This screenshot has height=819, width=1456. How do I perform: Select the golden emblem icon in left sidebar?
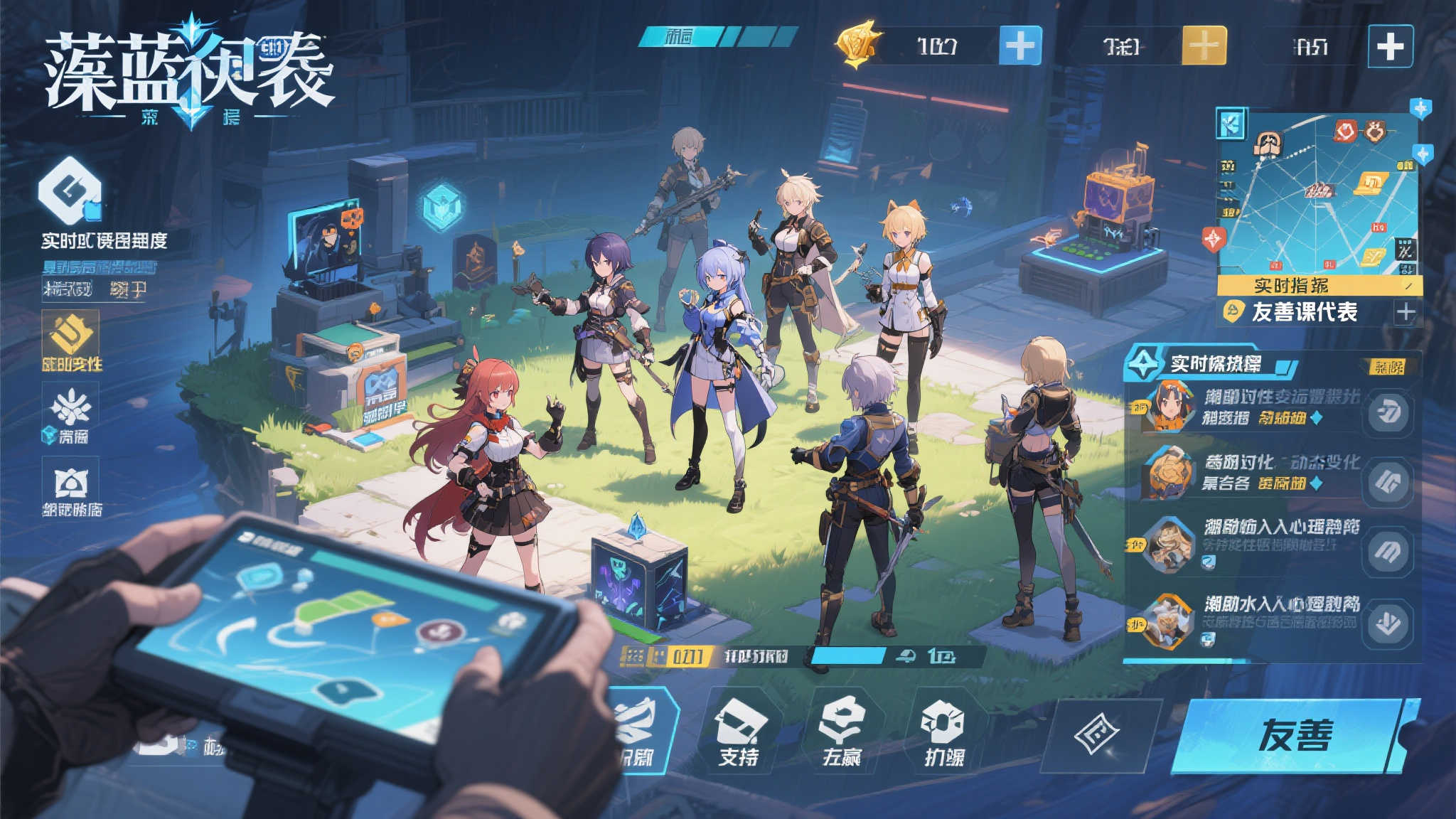click(70, 335)
